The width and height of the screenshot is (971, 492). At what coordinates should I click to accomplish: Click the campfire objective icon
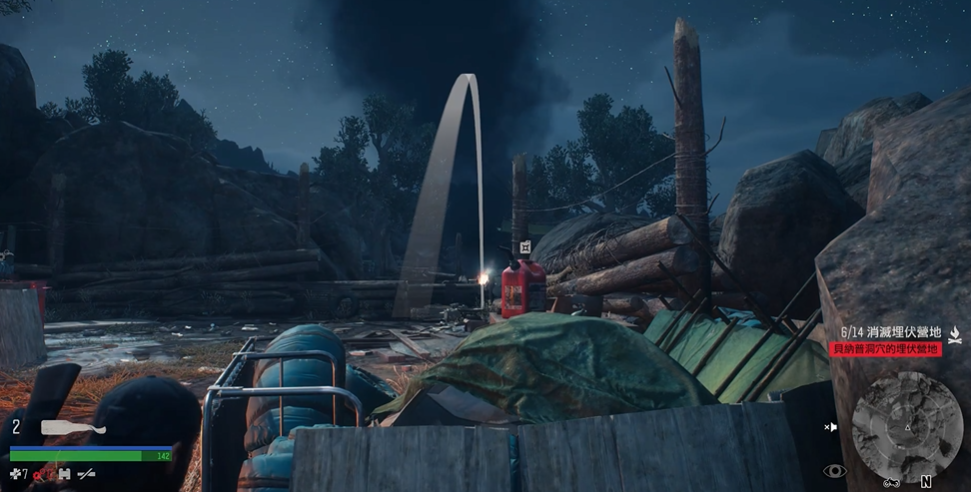coord(955,335)
